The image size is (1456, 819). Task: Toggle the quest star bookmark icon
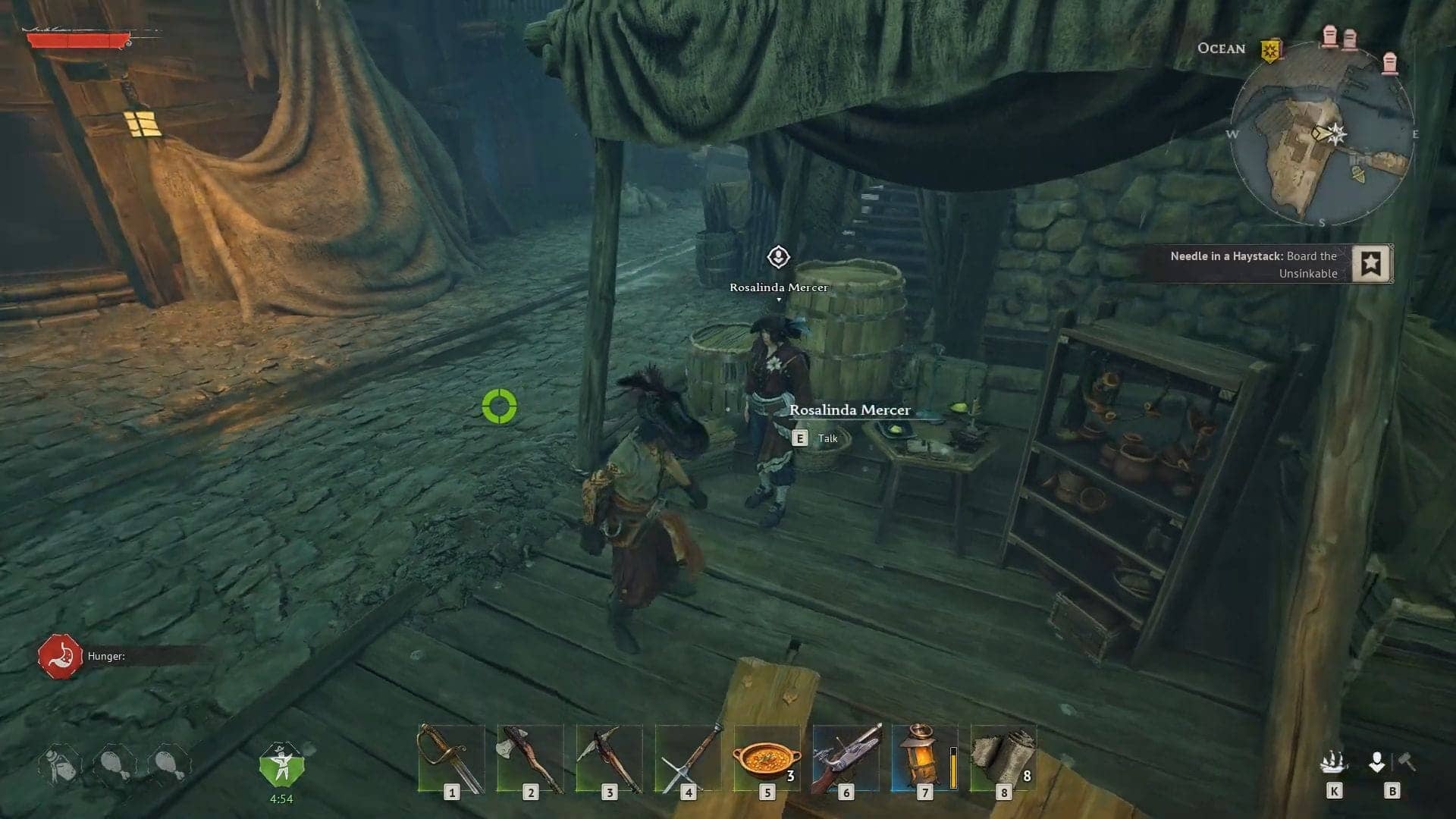tap(1371, 264)
